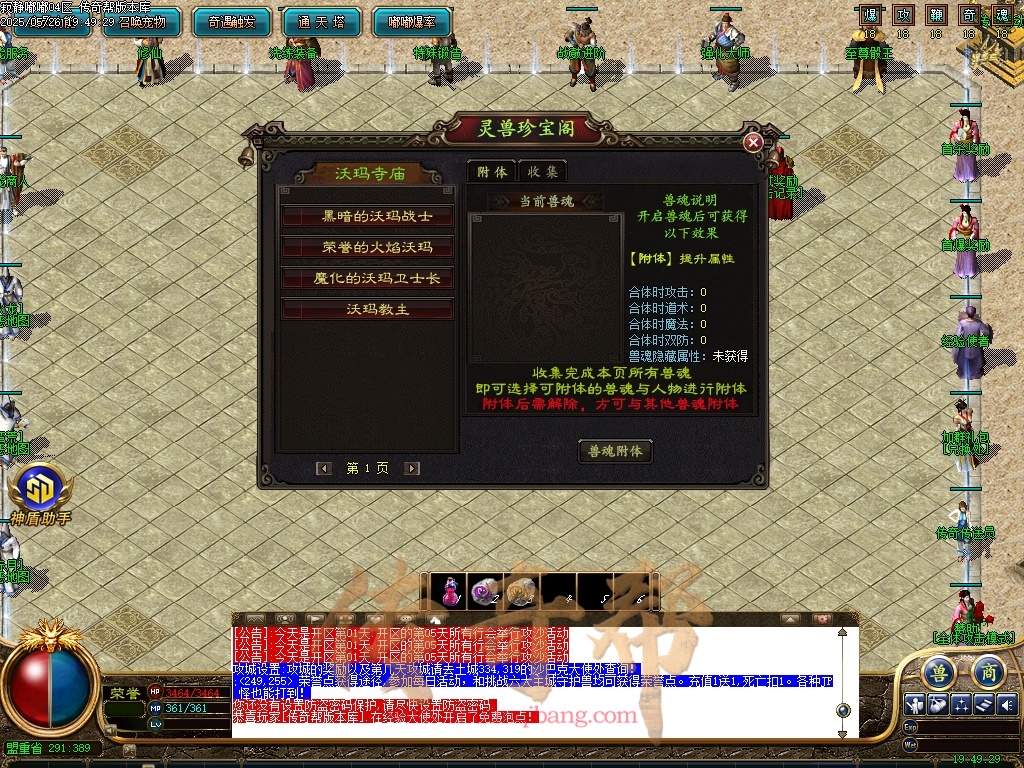Viewport: 1024px width, 768px height.
Task: Select the red potion hotbar slot
Action: click(452, 590)
